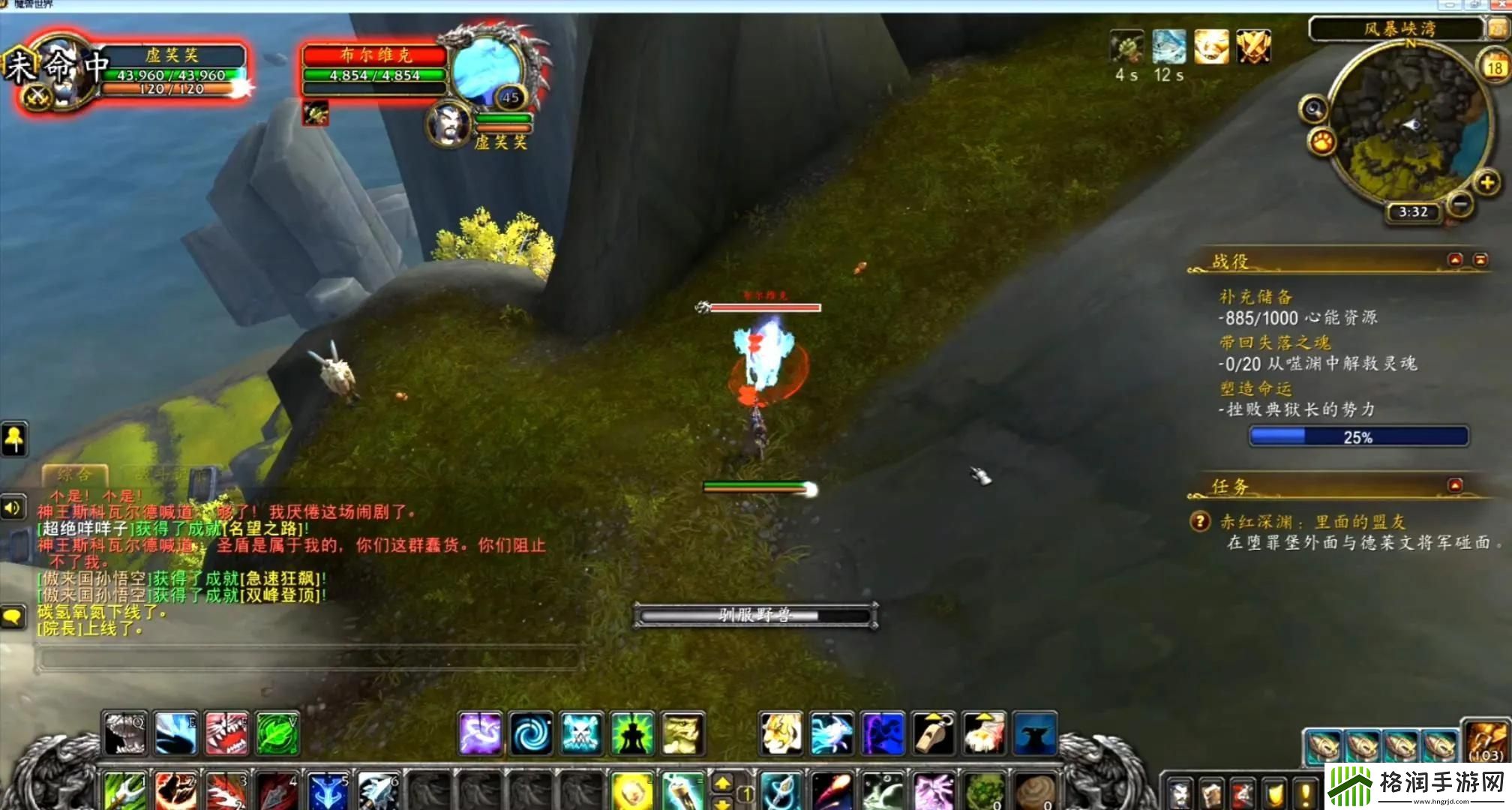Click the 布尔维克 target frame
Screen dimensions: 1512x810
375,69
